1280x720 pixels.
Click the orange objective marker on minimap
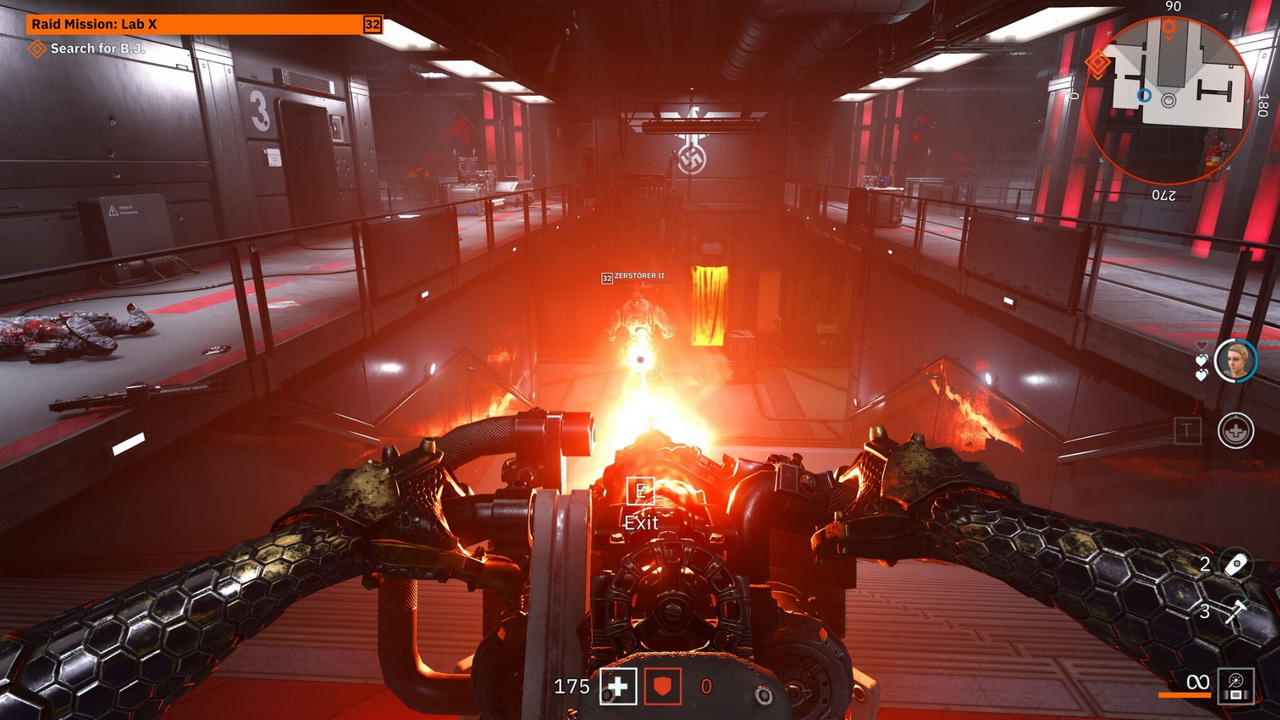tap(1097, 64)
